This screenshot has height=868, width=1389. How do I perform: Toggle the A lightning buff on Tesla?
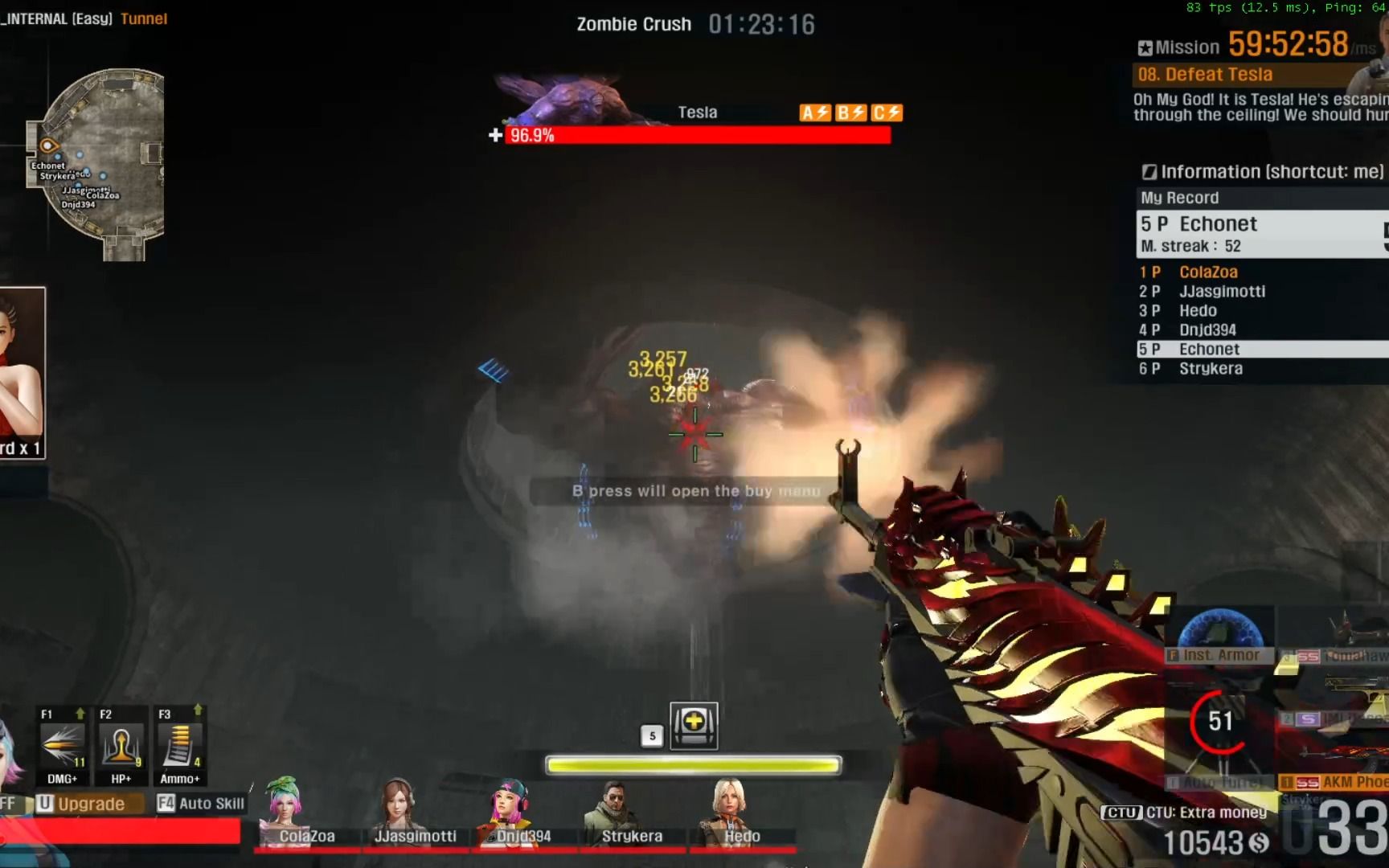(x=813, y=113)
